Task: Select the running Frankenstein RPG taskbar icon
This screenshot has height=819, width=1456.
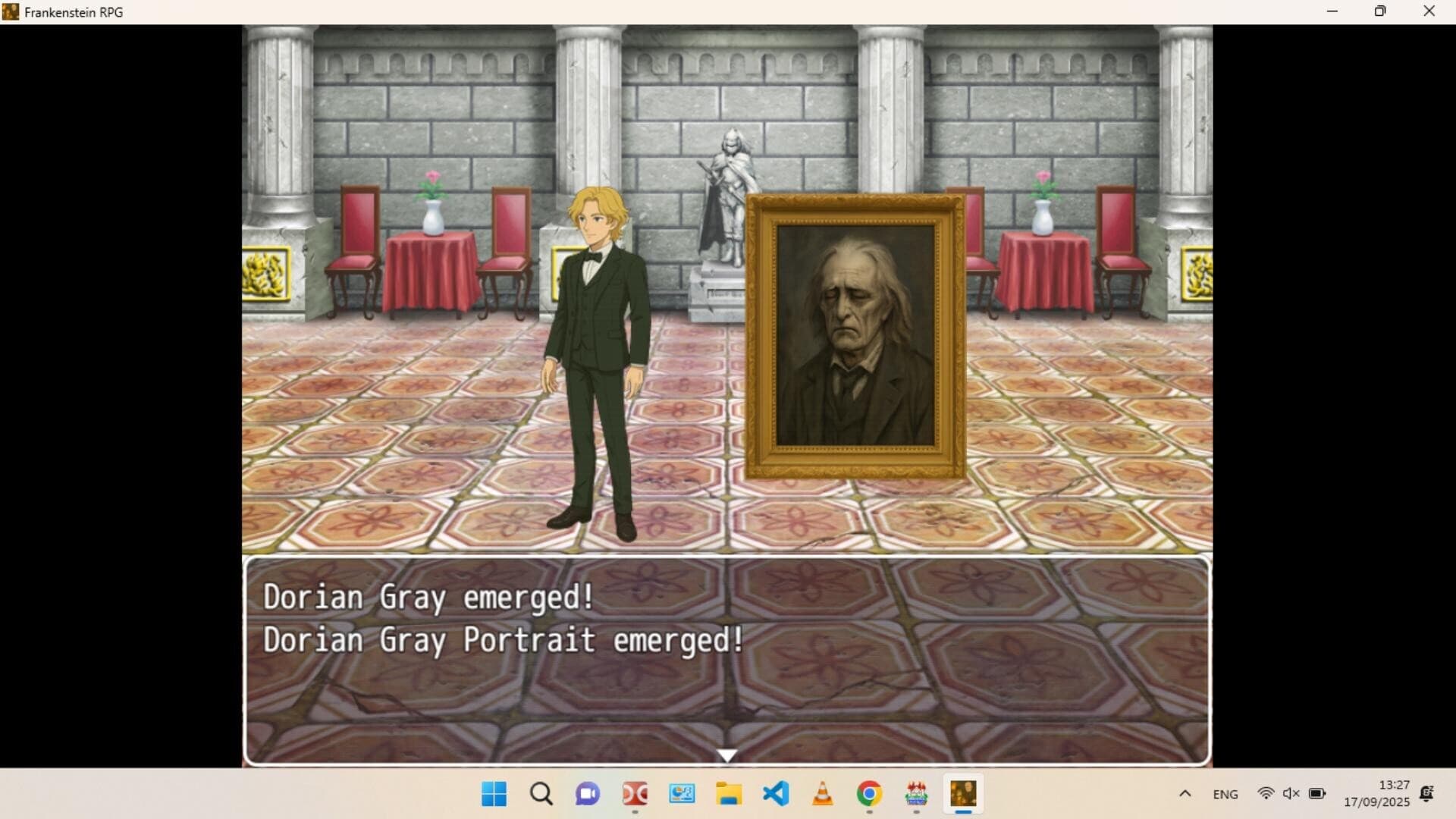Action: click(963, 794)
